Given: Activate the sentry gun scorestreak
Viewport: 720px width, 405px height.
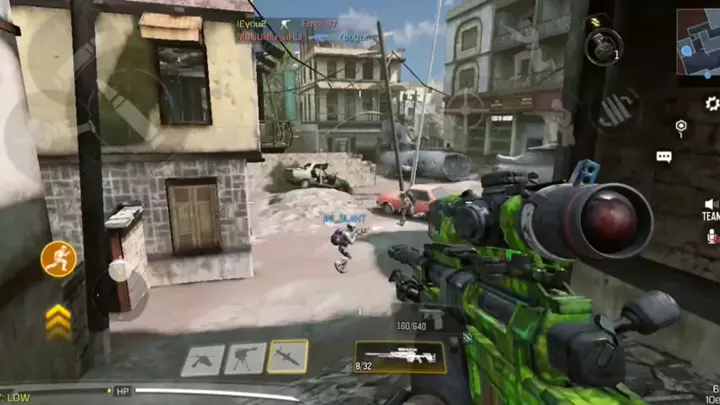Looking at the screenshot, I should click(x=244, y=358).
